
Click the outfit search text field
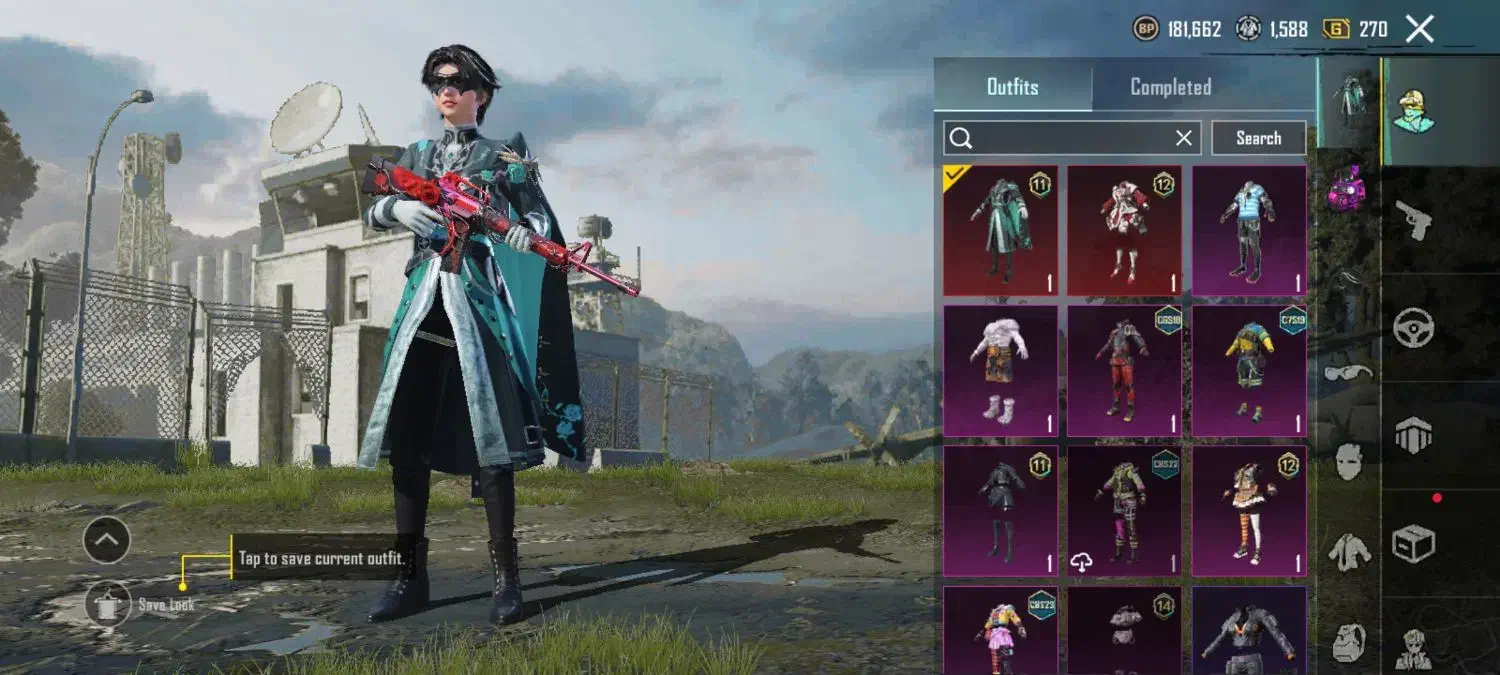point(1070,138)
